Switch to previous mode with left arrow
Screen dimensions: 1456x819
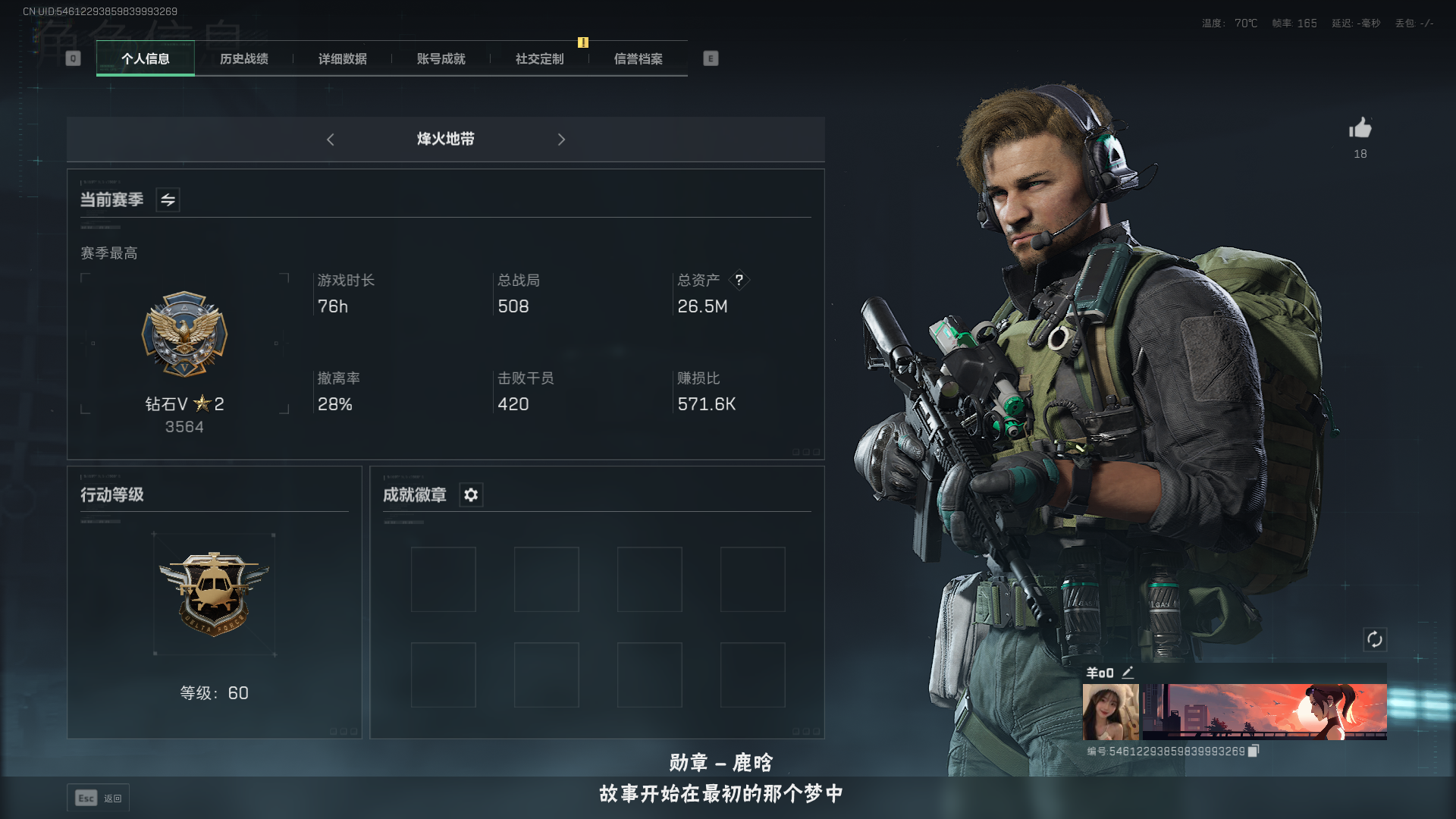331,140
